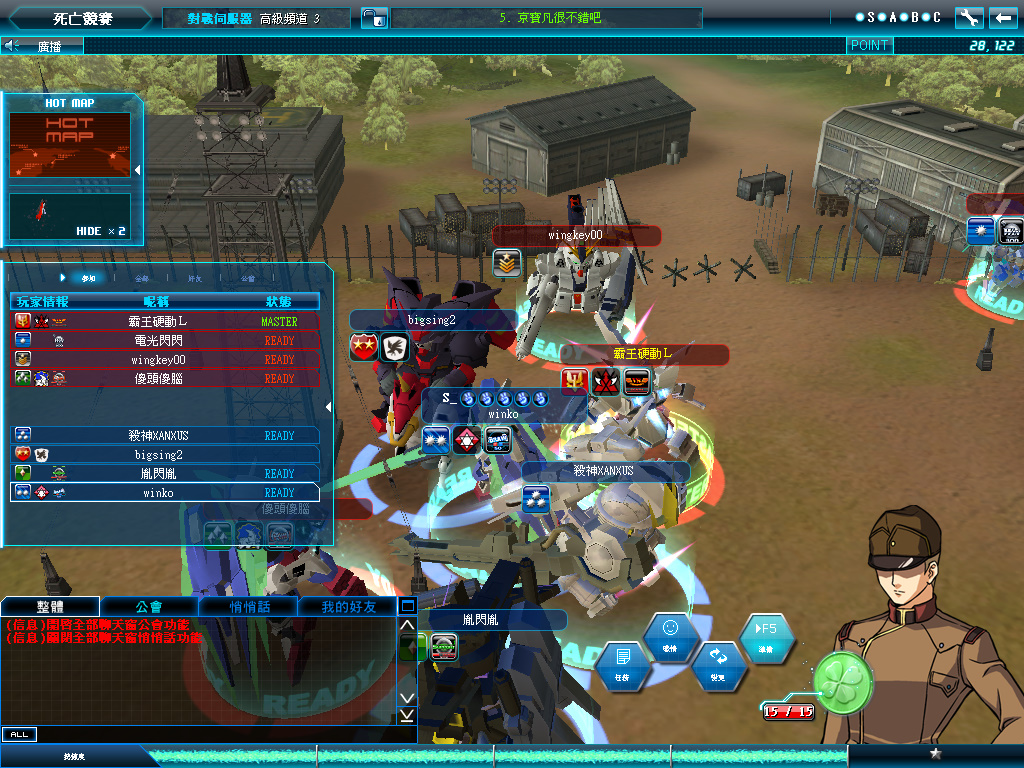Click the F5 ready hexagon button
The height and width of the screenshot is (768, 1024).
(766, 634)
